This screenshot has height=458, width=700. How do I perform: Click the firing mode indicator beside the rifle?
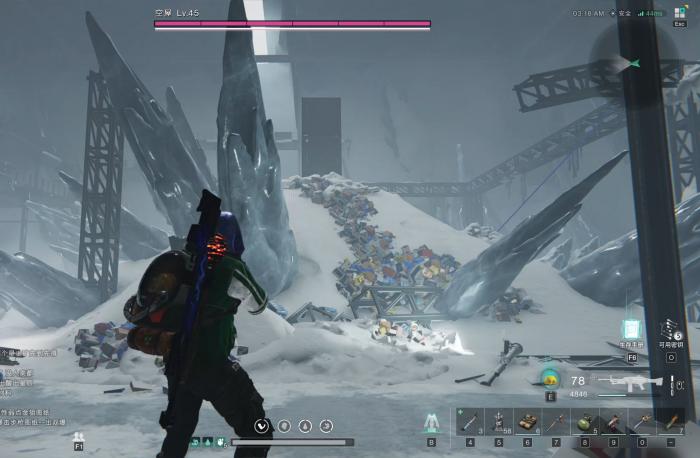tap(673, 382)
